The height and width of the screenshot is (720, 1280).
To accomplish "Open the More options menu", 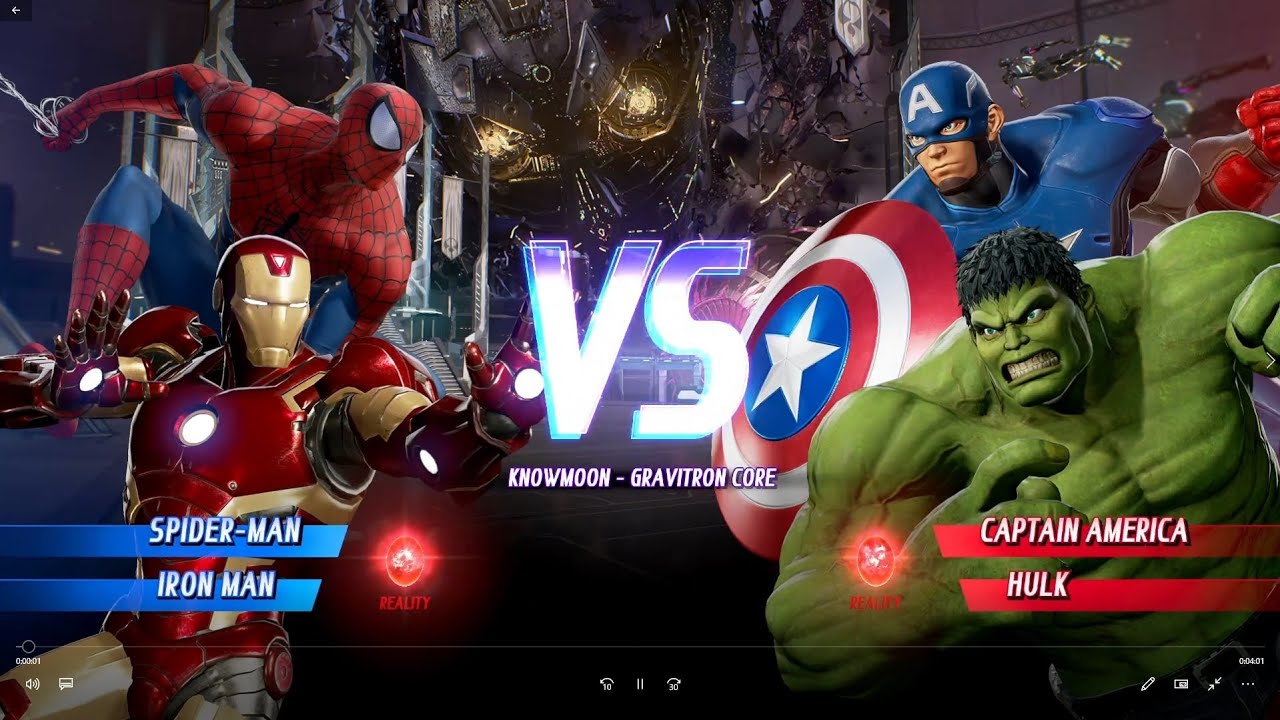I will (x=1249, y=683).
